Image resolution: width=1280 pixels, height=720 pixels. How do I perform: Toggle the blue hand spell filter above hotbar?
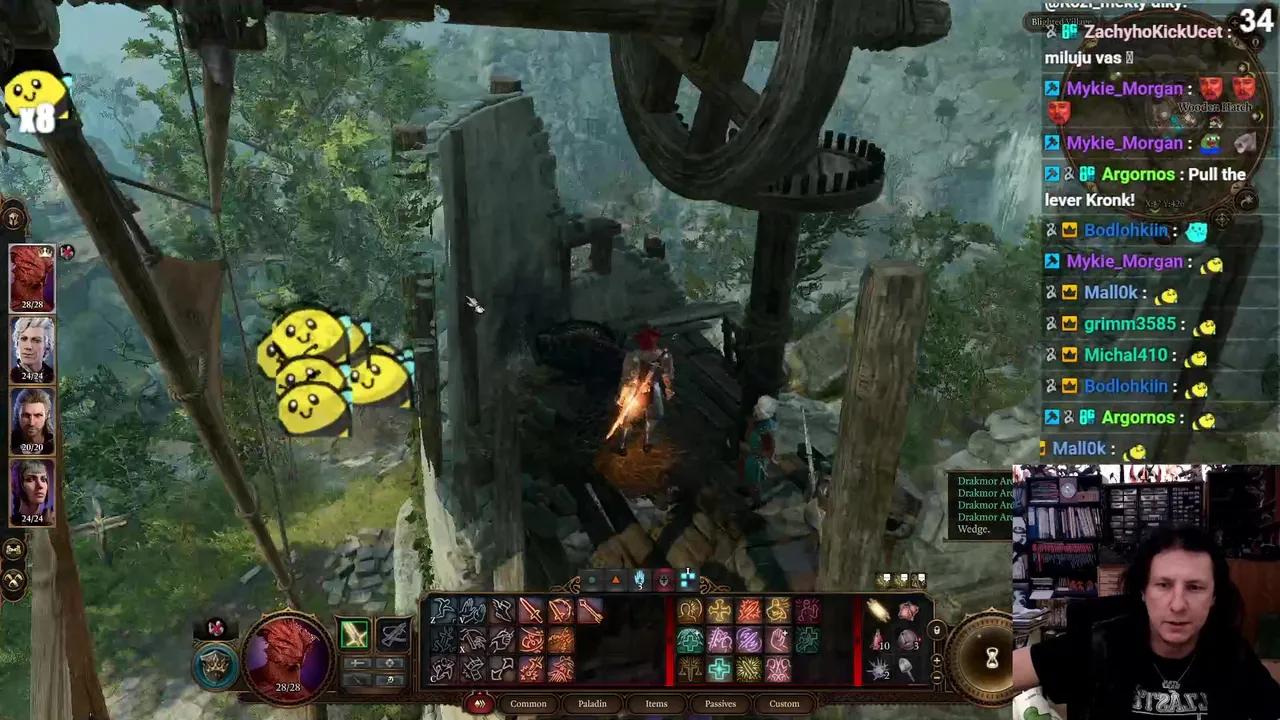(640, 580)
